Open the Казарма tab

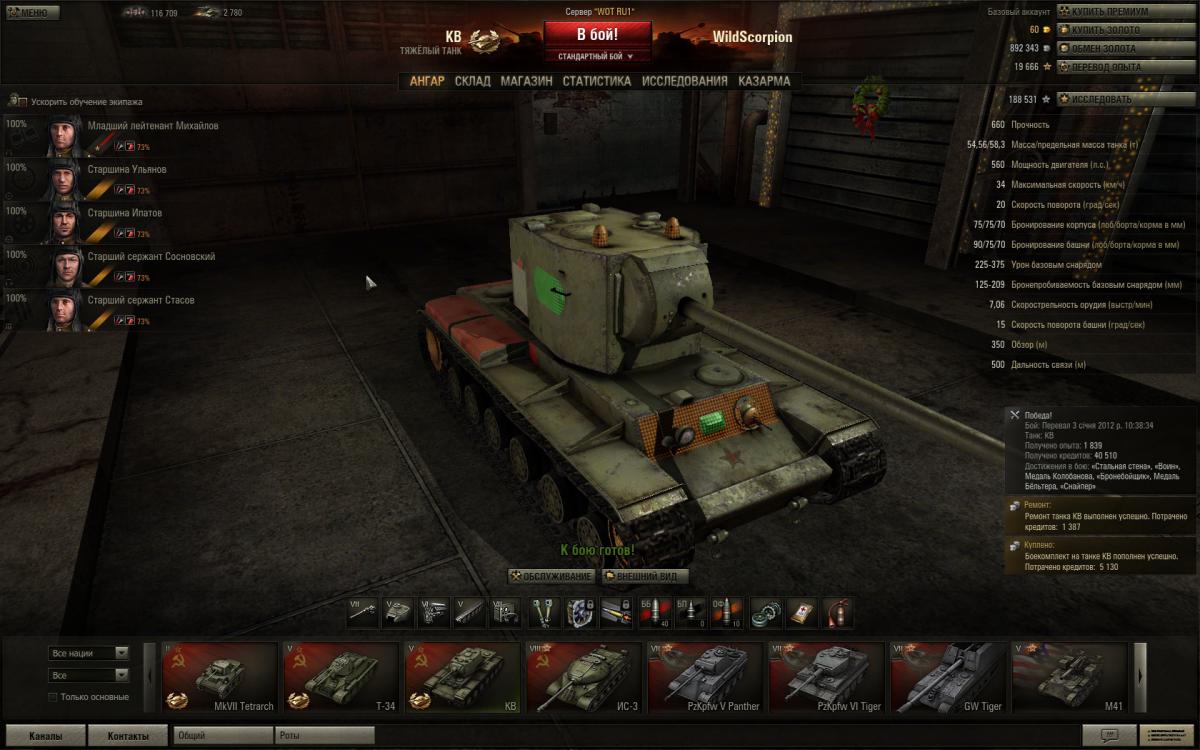coord(764,81)
